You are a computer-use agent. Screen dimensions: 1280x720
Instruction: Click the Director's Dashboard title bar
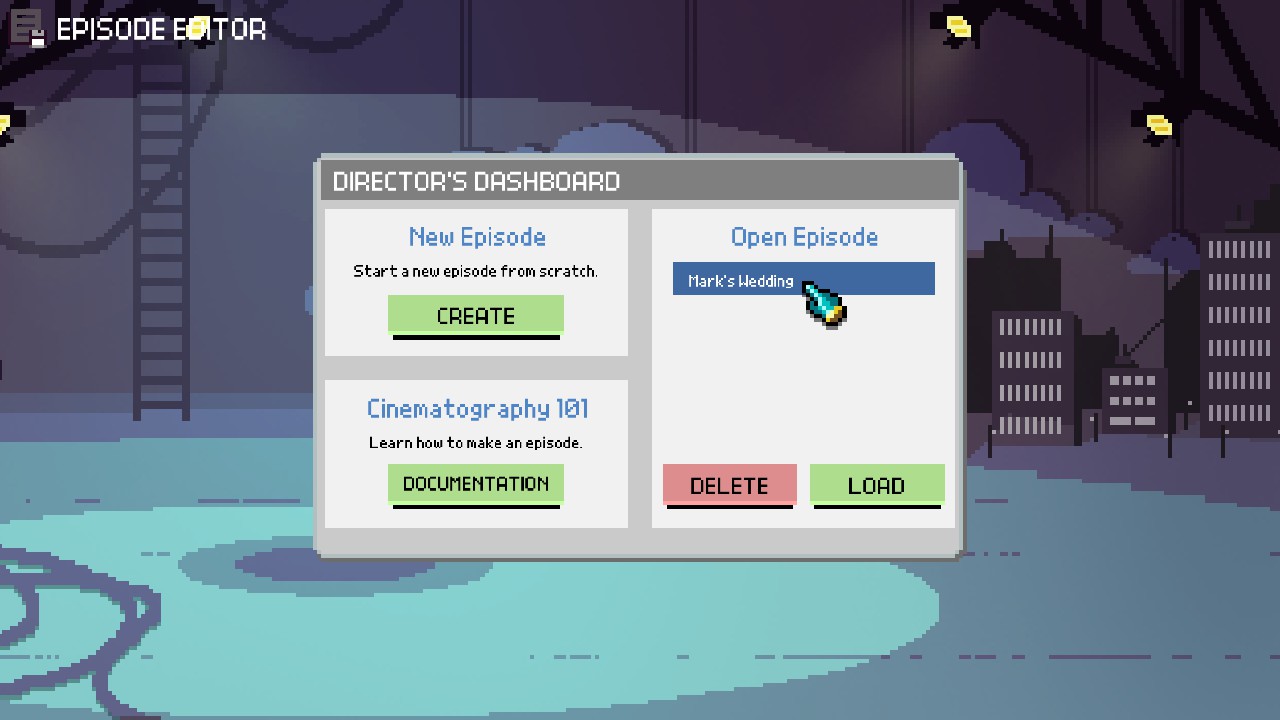point(476,181)
